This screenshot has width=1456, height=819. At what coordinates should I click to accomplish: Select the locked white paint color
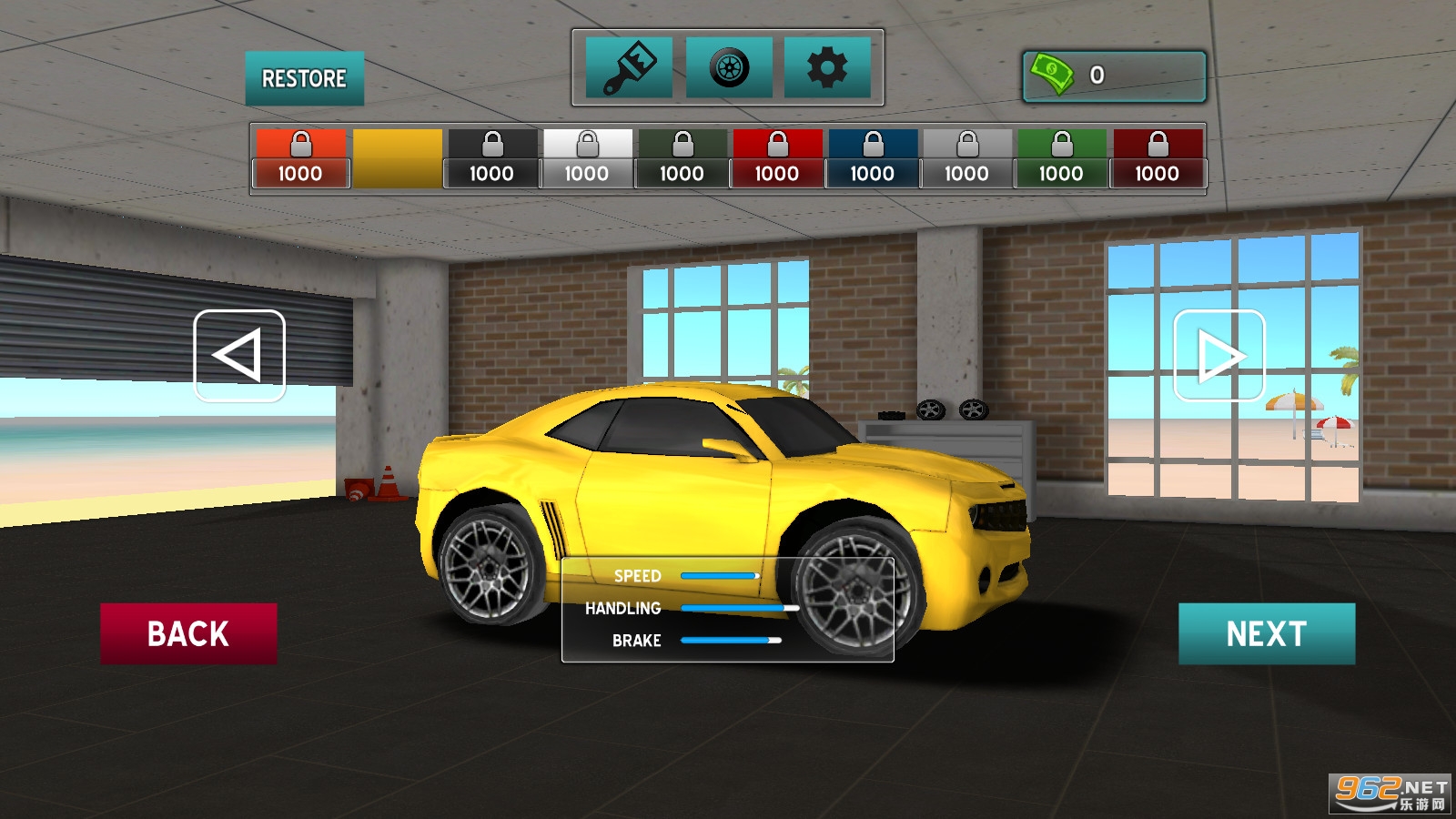587,158
